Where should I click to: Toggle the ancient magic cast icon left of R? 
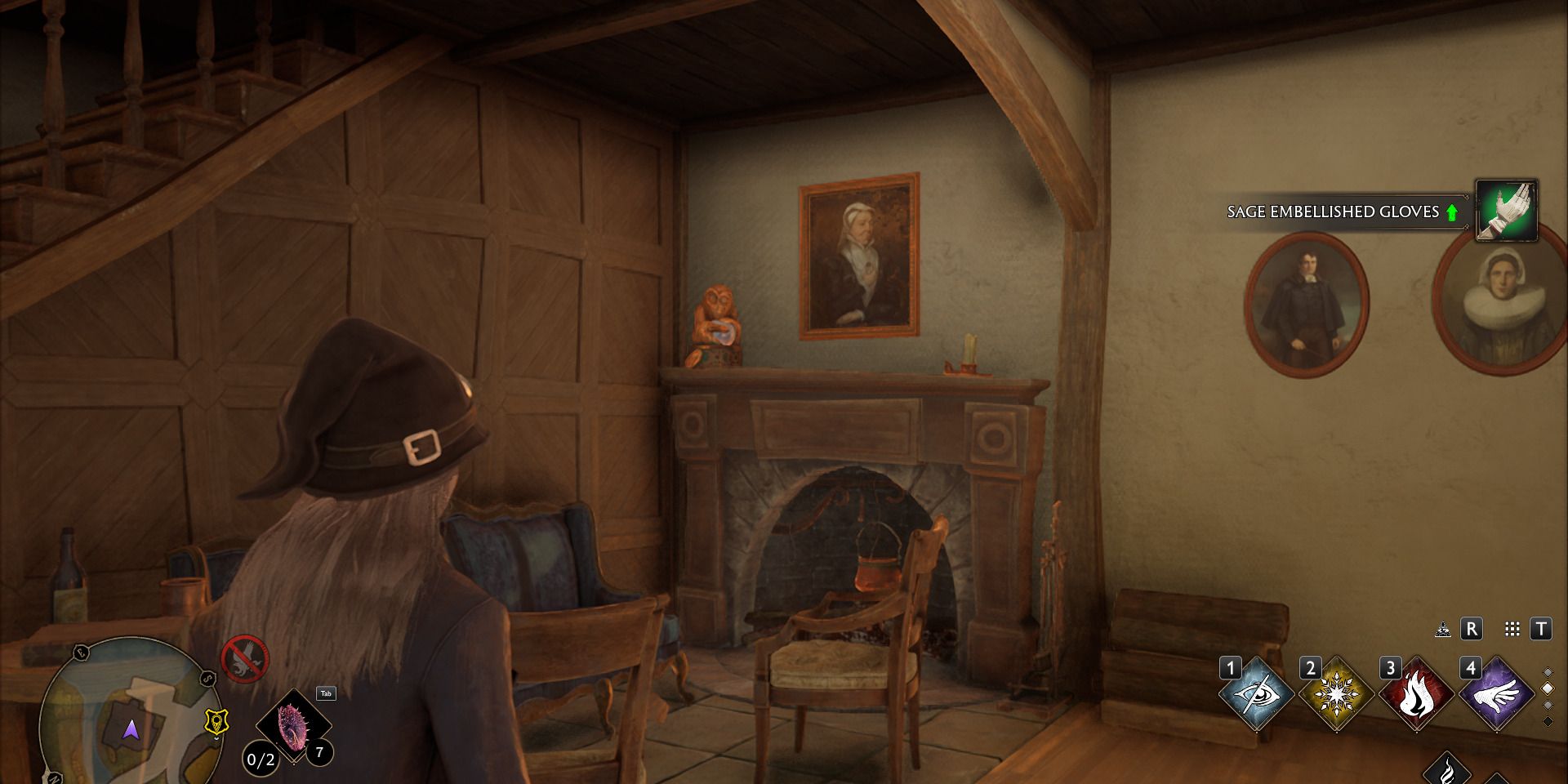tap(1443, 629)
